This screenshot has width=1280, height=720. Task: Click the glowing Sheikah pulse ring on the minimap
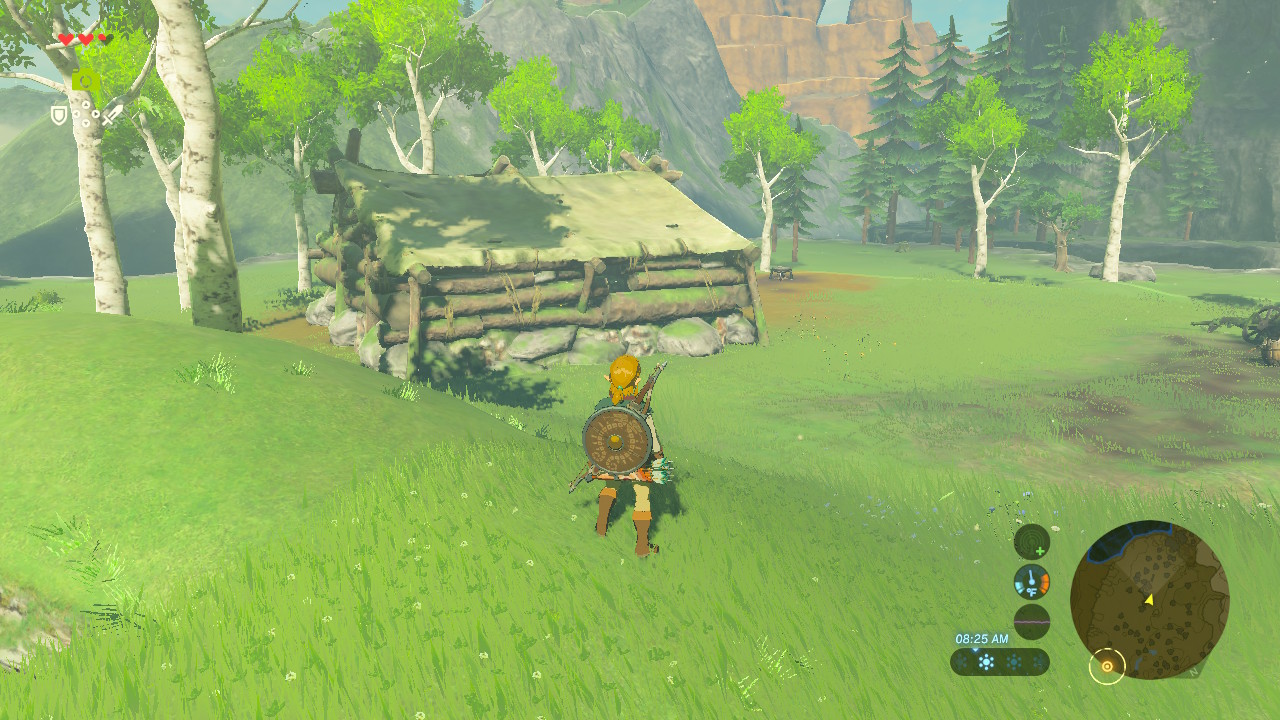(1108, 665)
